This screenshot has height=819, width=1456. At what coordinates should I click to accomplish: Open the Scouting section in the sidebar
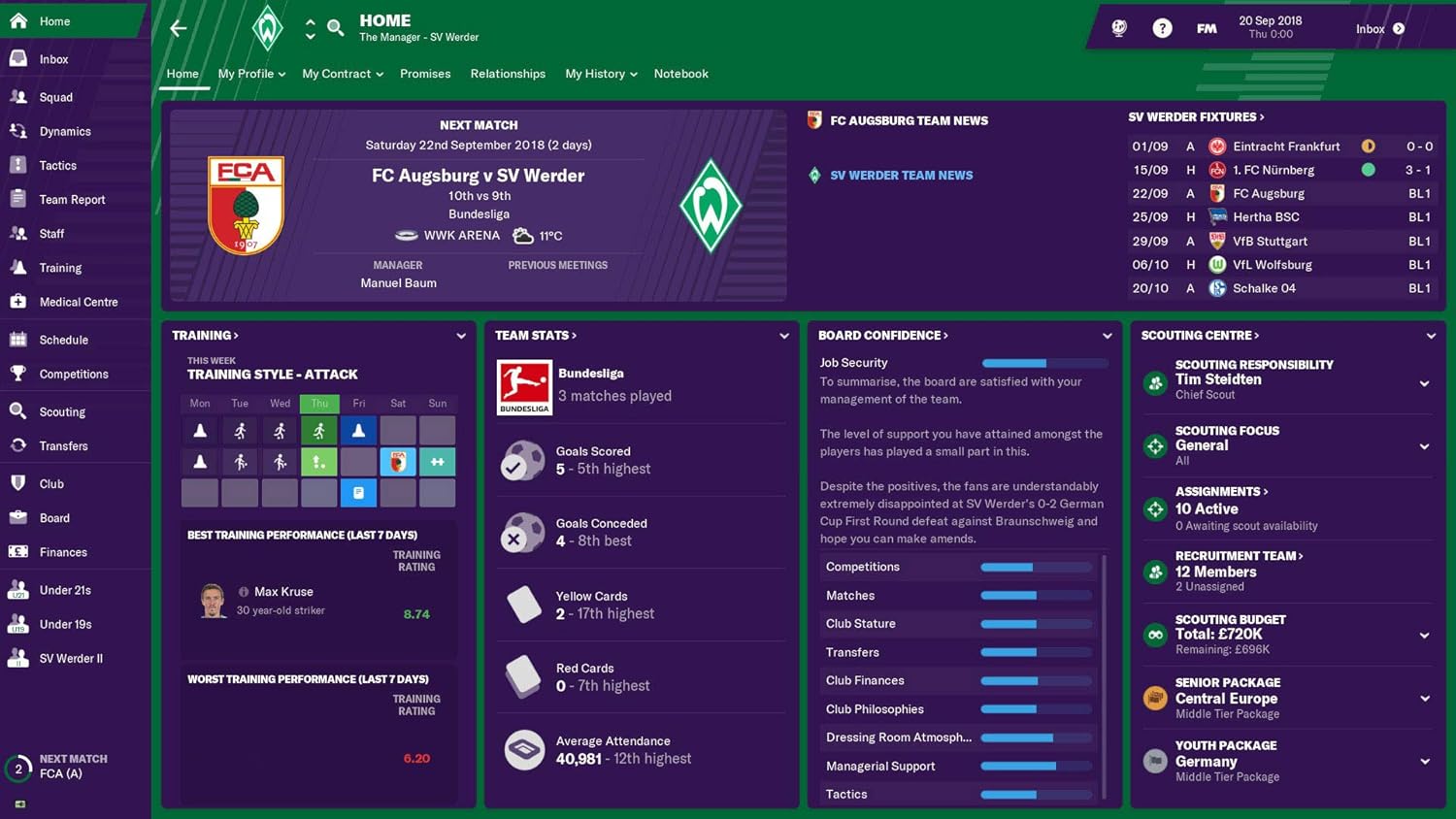[x=60, y=411]
